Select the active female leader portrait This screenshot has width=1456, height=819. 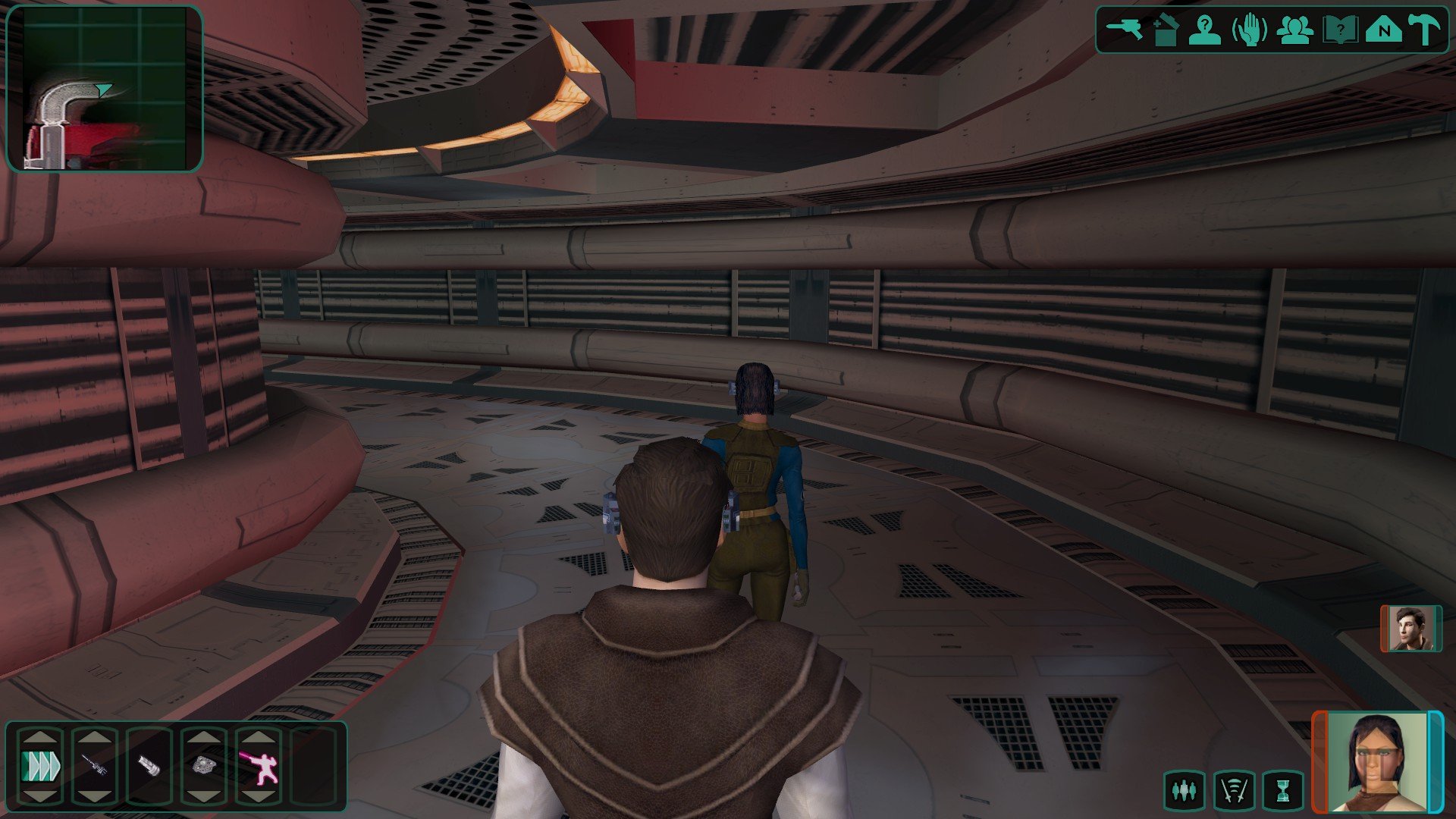tap(1376, 762)
